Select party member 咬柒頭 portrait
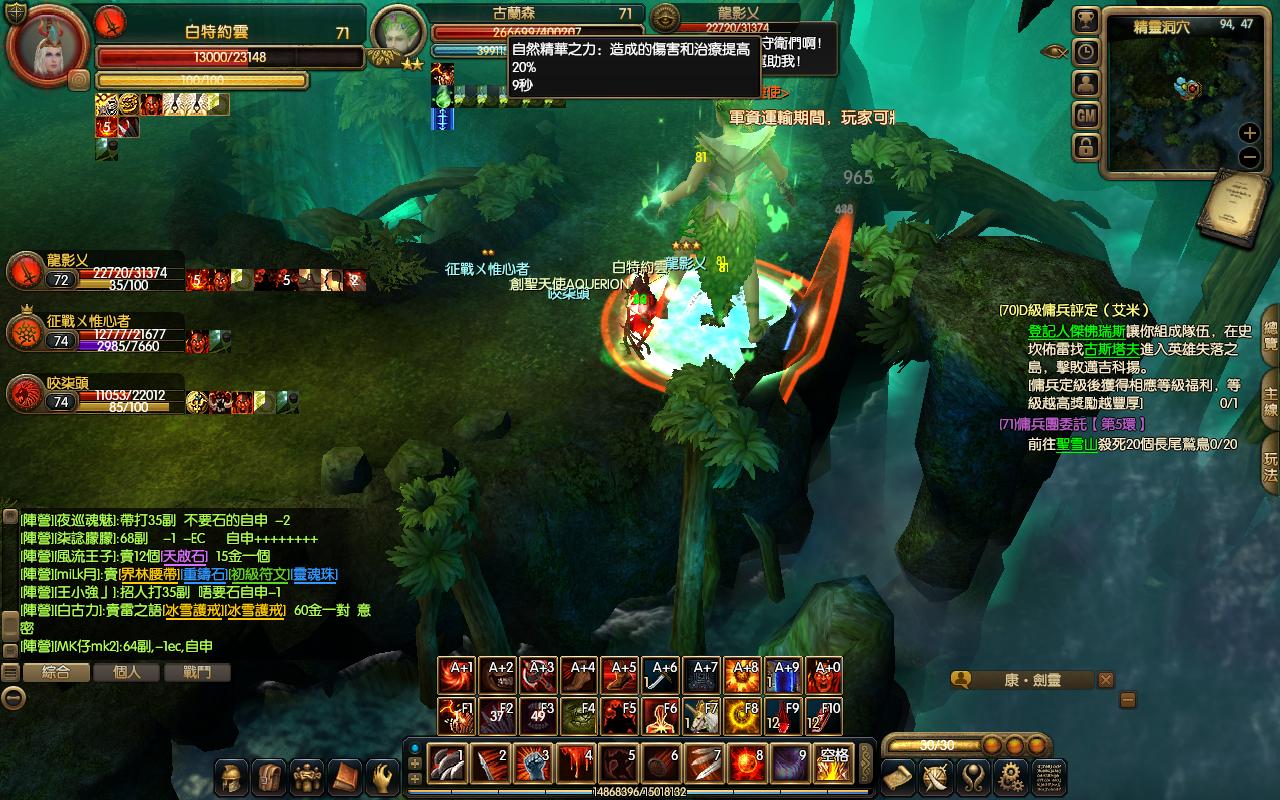The height and width of the screenshot is (800, 1280). pos(25,395)
